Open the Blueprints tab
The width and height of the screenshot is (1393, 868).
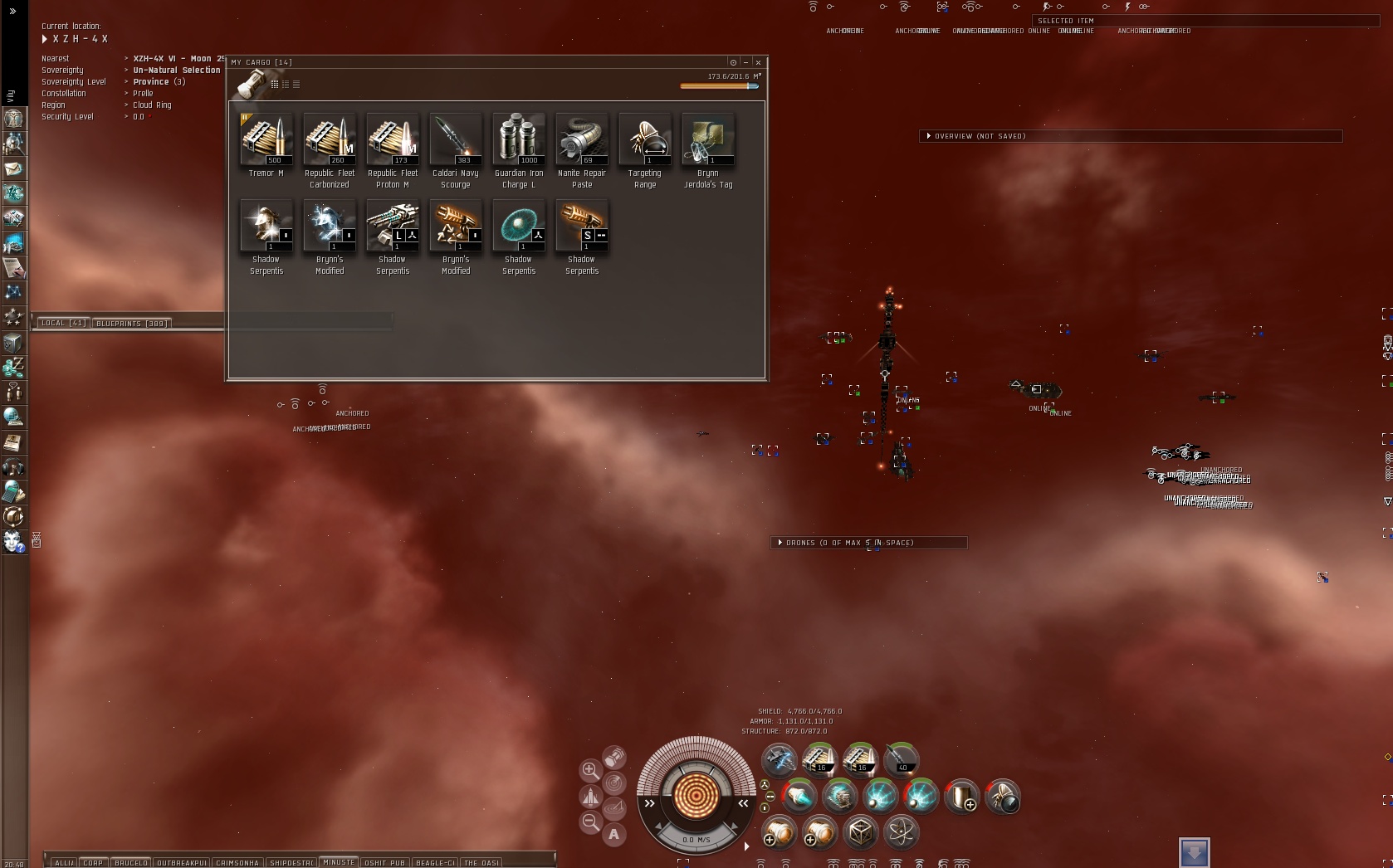pos(131,323)
